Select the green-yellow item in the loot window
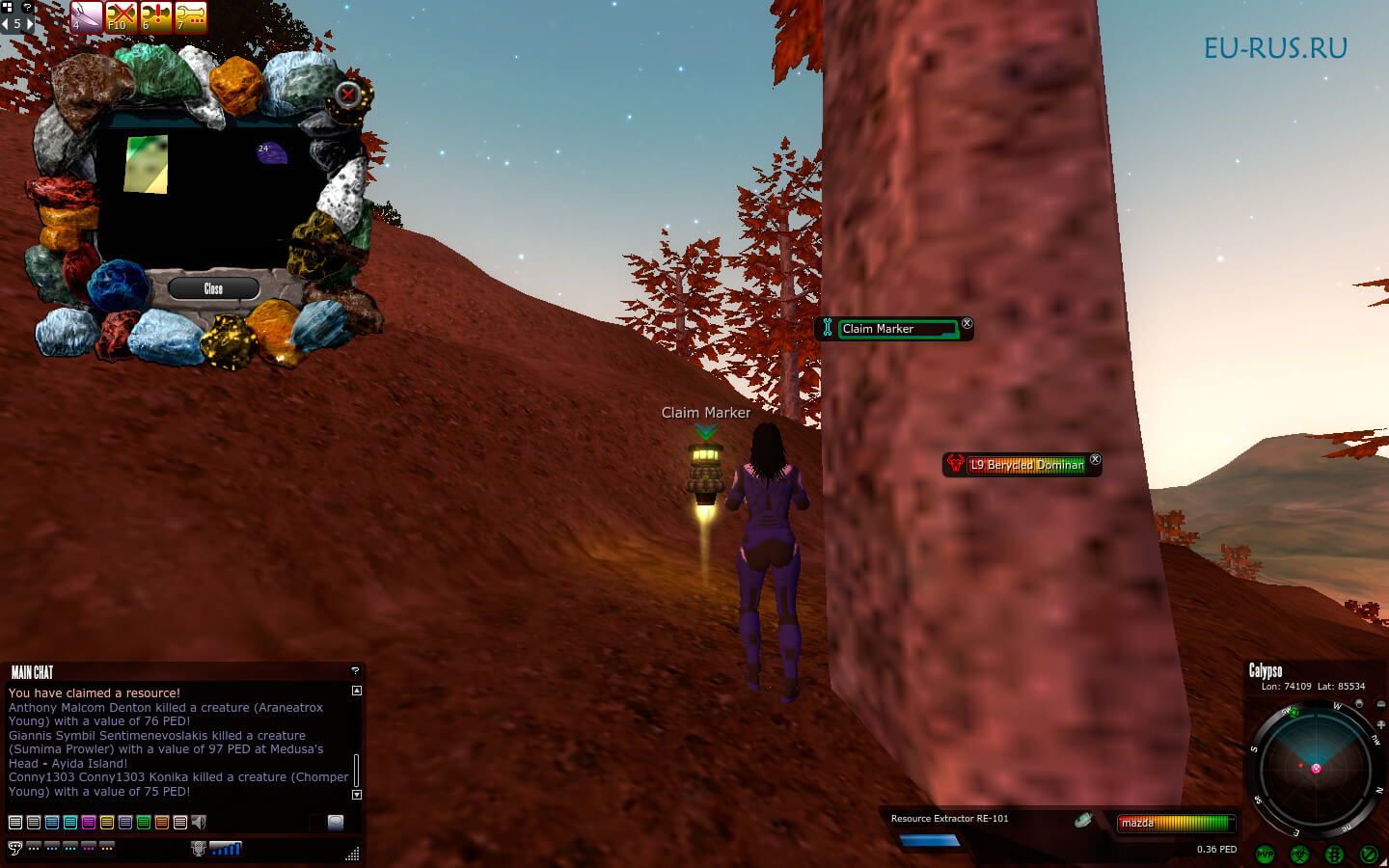 tap(147, 164)
